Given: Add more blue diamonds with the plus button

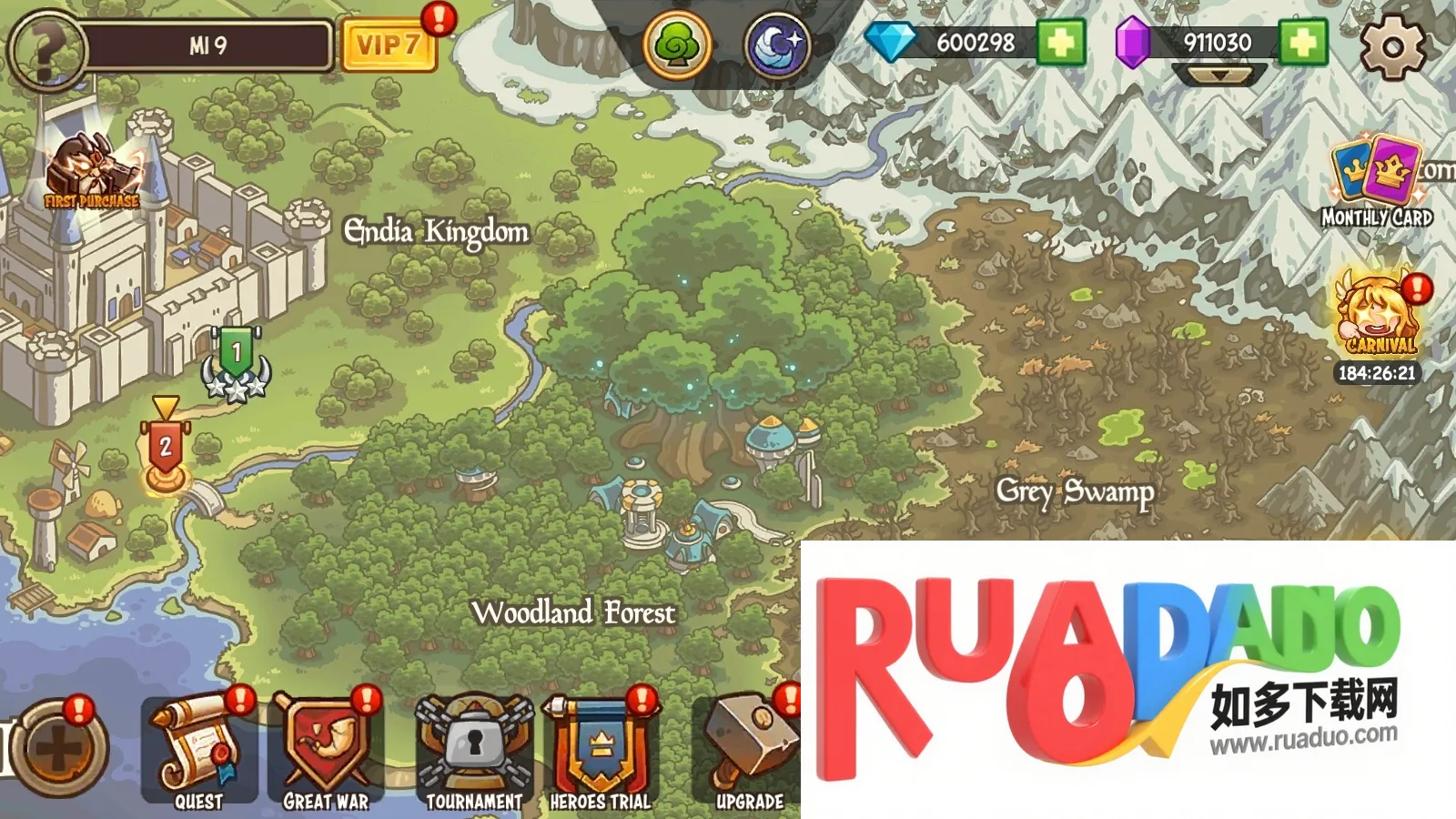Looking at the screenshot, I should pos(1061,43).
